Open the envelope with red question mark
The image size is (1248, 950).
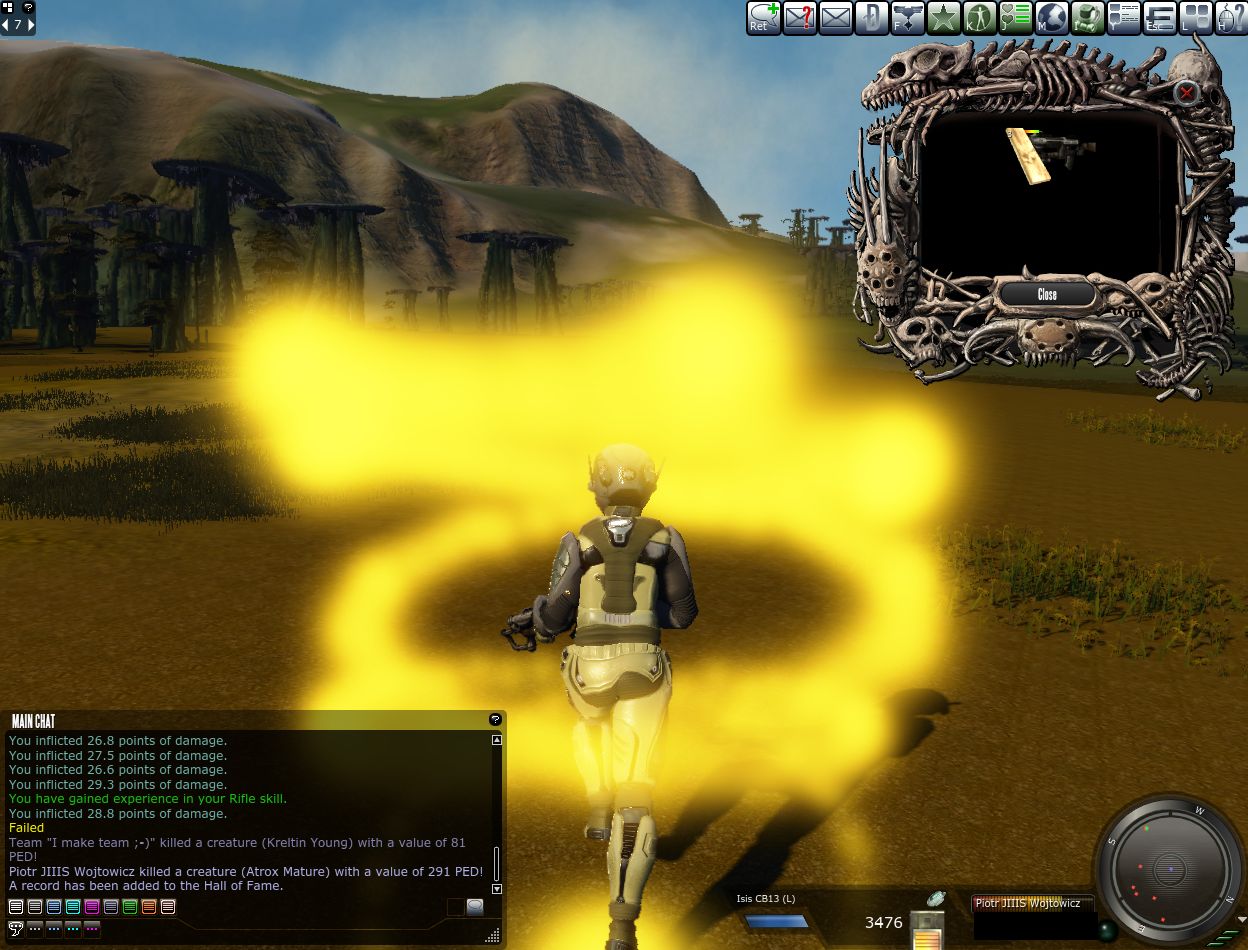[800, 17]
